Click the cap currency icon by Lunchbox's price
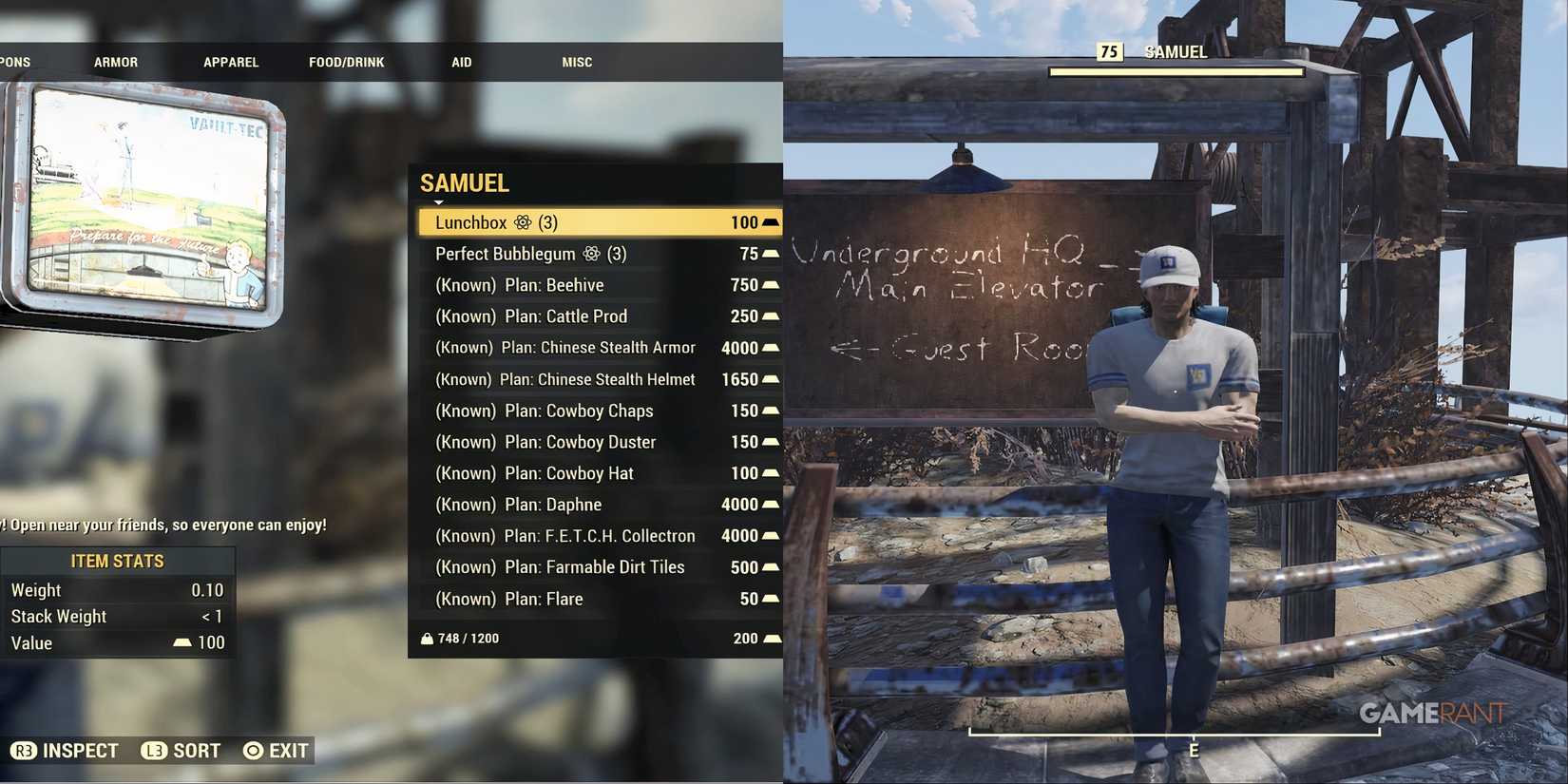The height and width of the screenshot is (784, 1568). pos(769,221)
